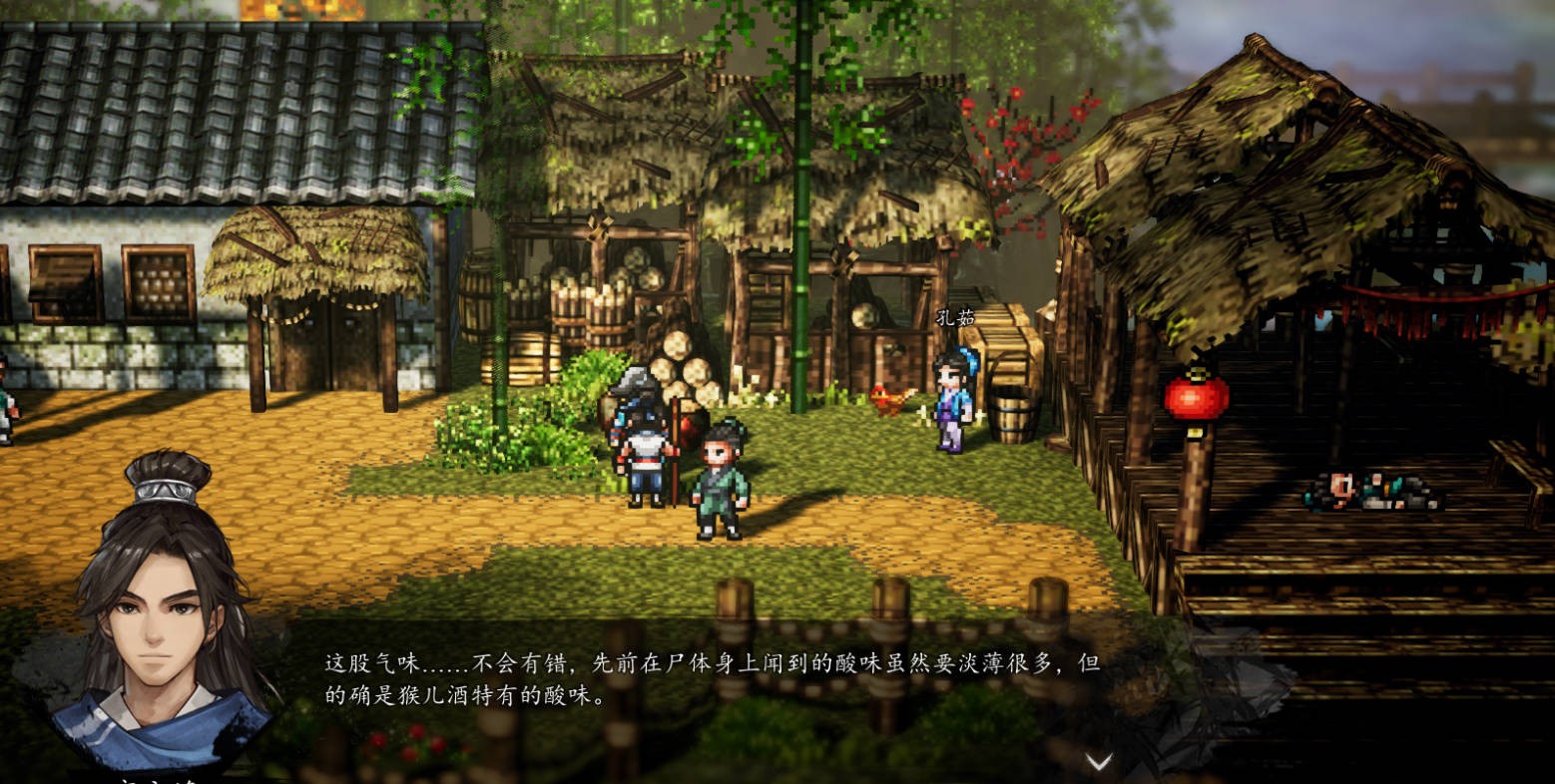Image resolution: width=1555 pixels, height=784 pixels.
Task: Advance dialogue with the down arrow indicator
Action: pos(1099,763)
